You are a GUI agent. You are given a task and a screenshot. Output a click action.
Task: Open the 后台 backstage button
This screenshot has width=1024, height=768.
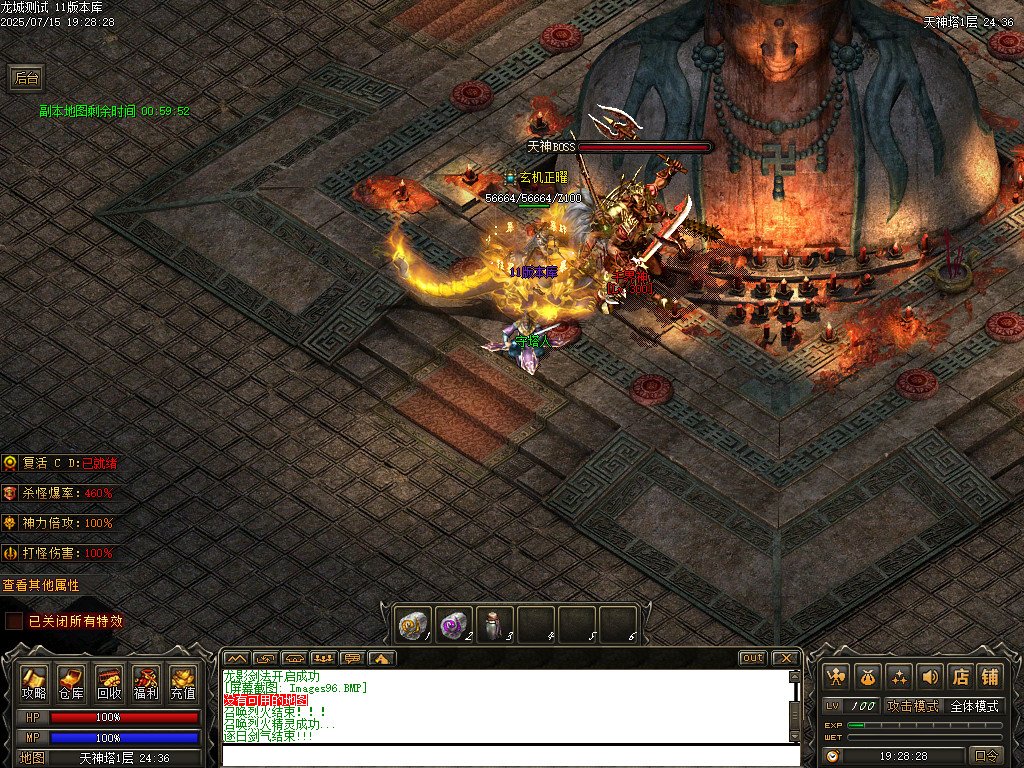point(26,77)
